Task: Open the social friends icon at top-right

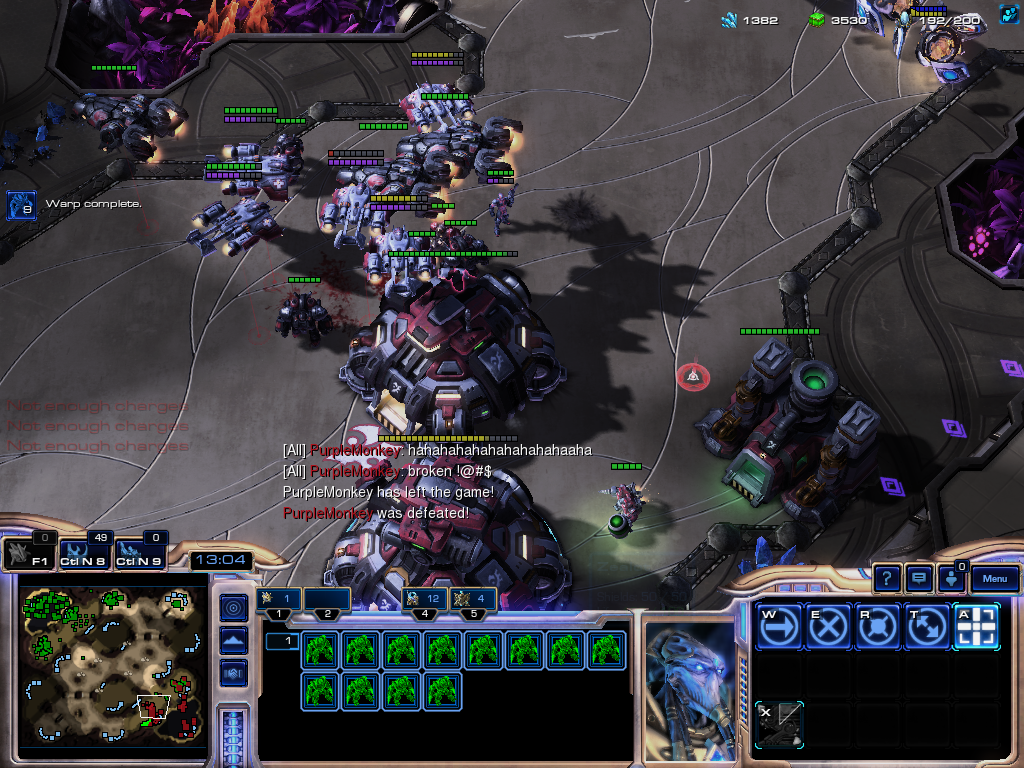Action: (1009, 14)
